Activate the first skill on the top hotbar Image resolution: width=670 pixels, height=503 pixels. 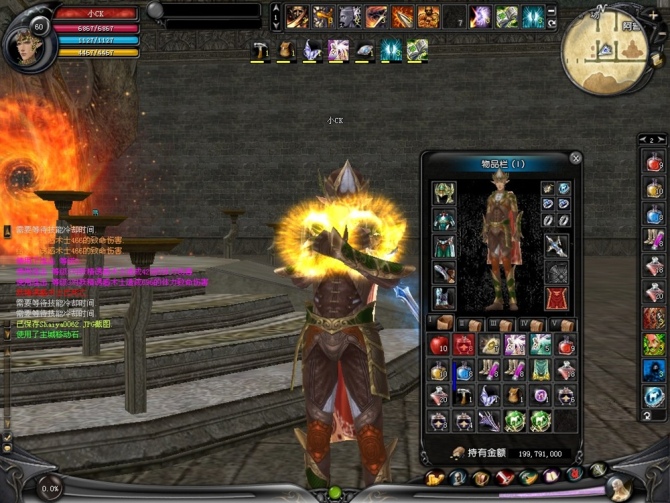(x=296, y=17)
